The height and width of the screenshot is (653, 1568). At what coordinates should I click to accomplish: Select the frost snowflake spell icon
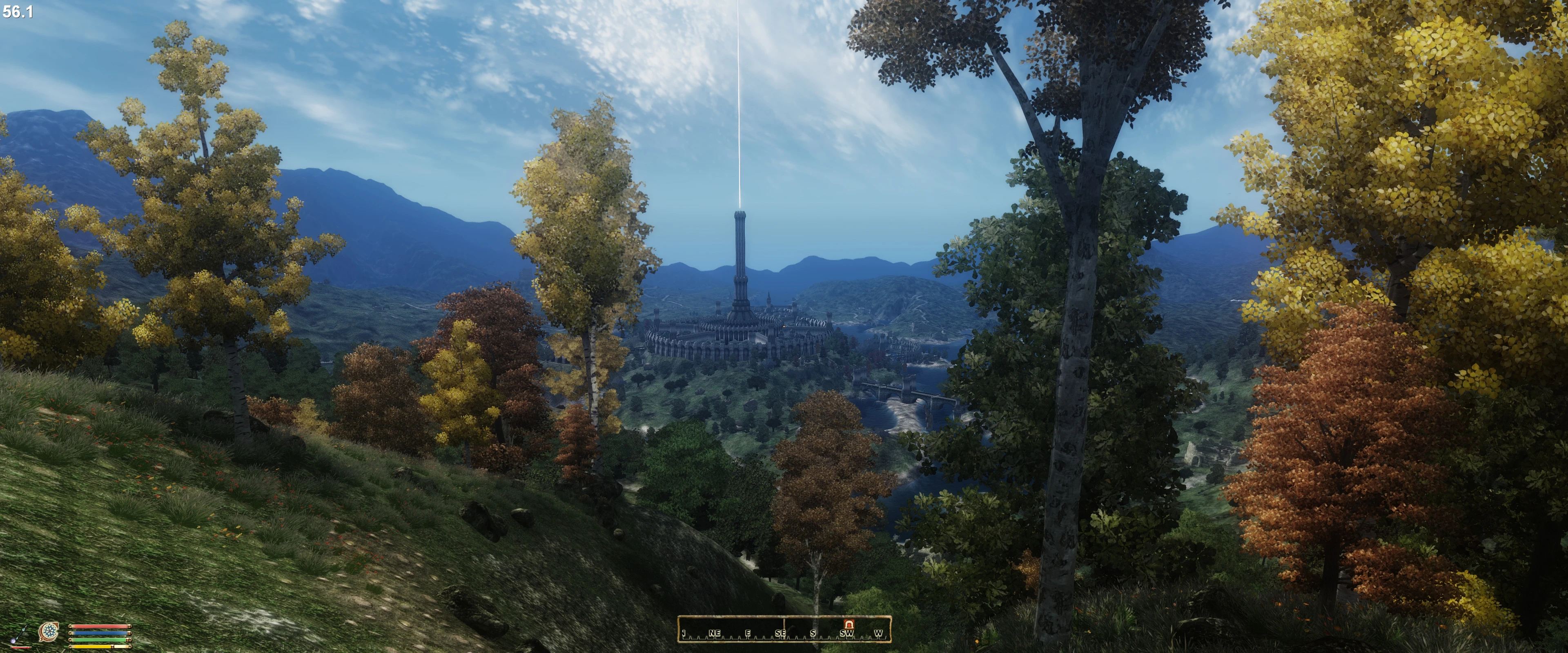[49, 632]
